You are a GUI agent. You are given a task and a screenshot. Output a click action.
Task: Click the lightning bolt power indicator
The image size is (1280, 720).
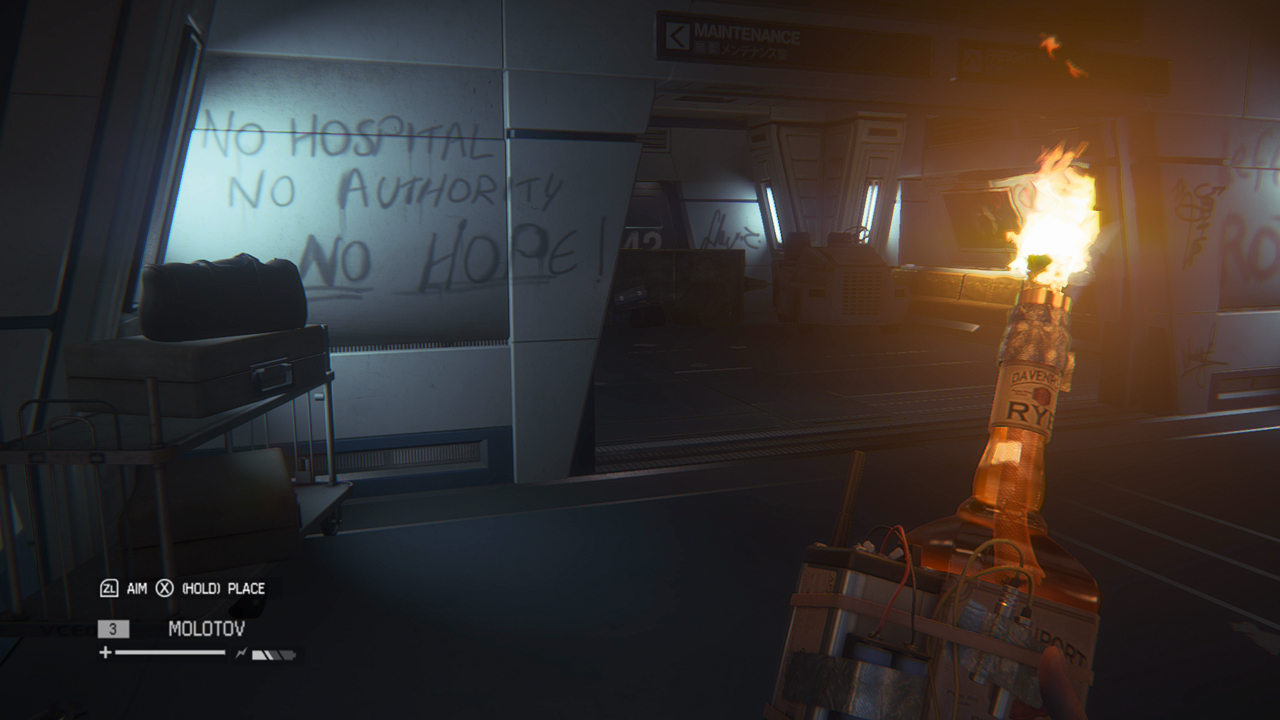241,652
